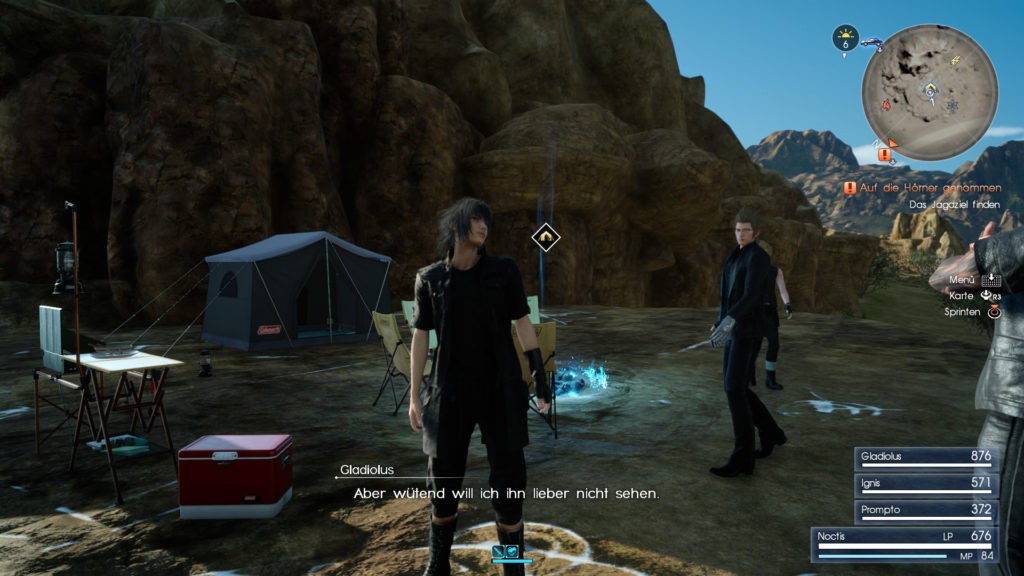The image size is (1024, 576).
Task: Click the lightning bolt marker on the minimap
Action: pyautogui.click(x=954, y=62)
